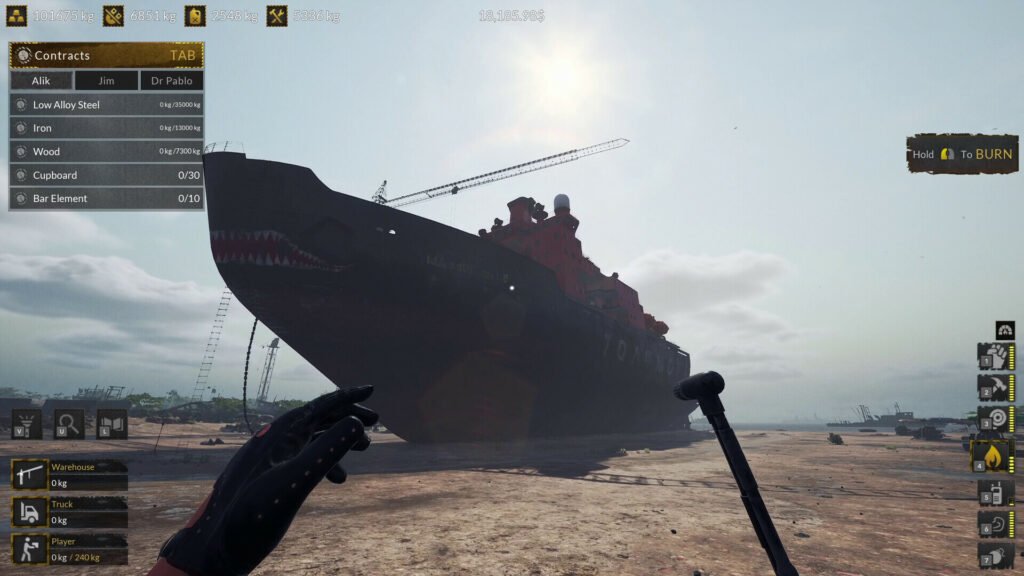Activate the magnifying glass scanner icon

pos(69,423)
